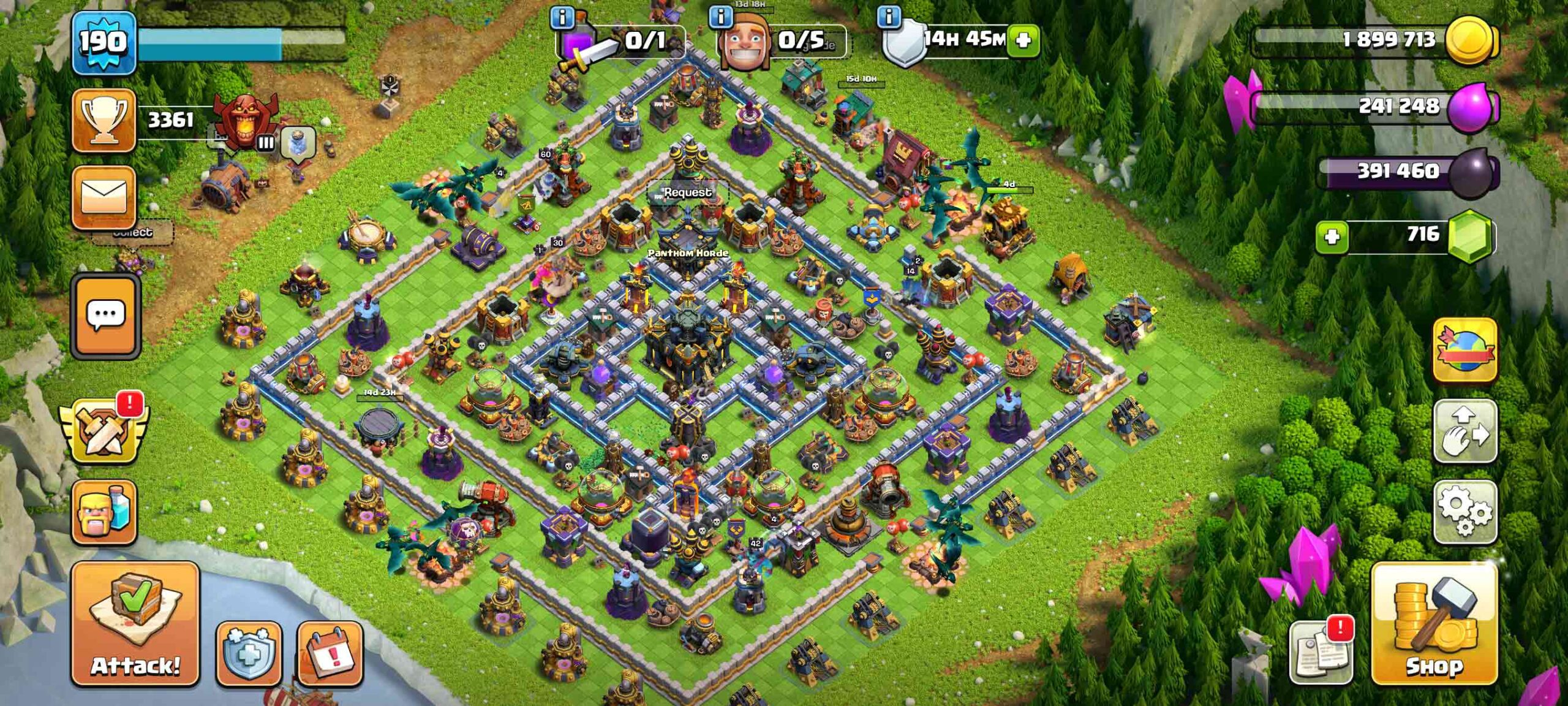Show laboratory info above the potion and sword
1568x706 pixels.
tap(562, 18)
